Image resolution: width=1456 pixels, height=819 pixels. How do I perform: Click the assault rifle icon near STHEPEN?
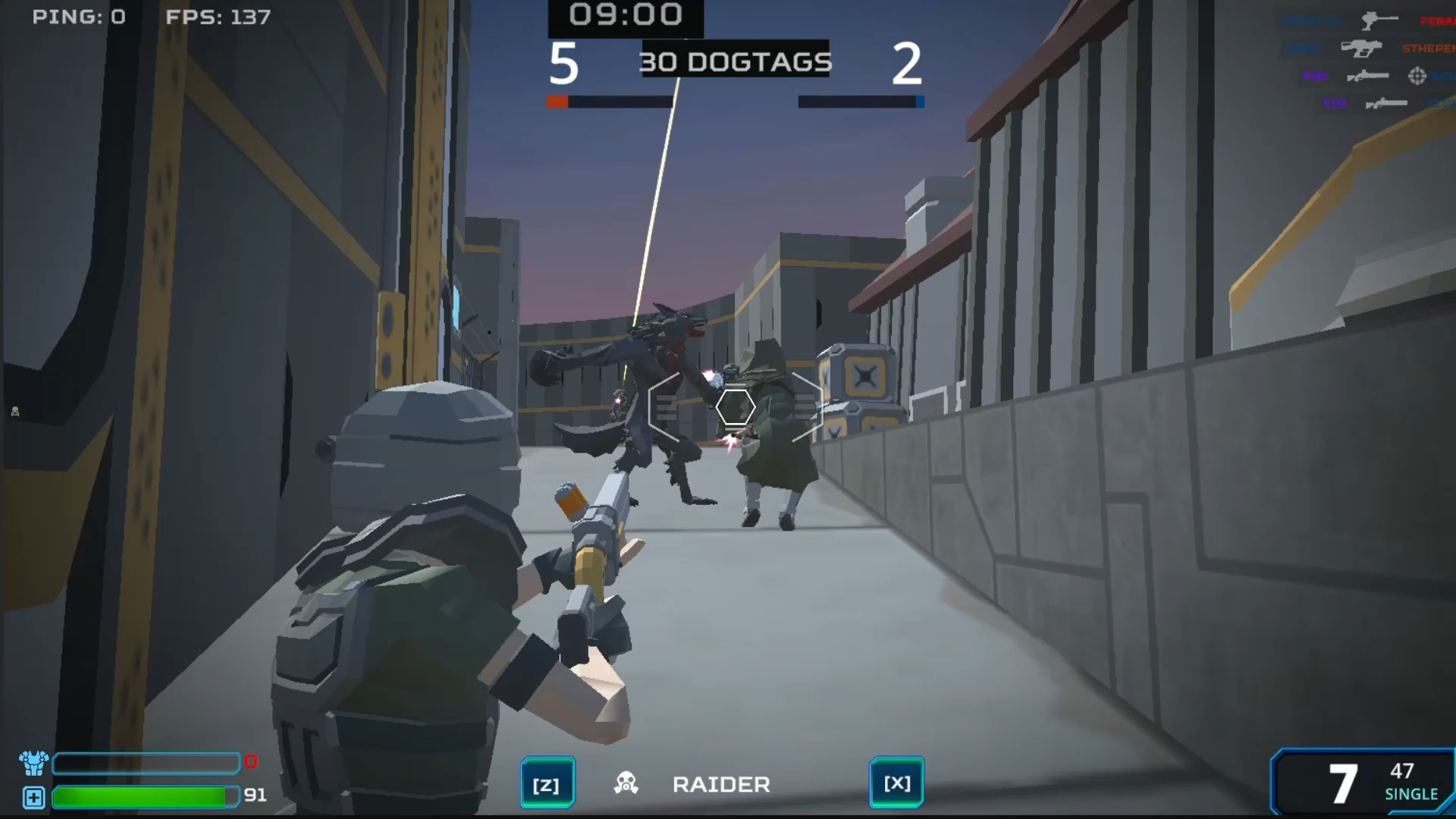pos(1360,48)
